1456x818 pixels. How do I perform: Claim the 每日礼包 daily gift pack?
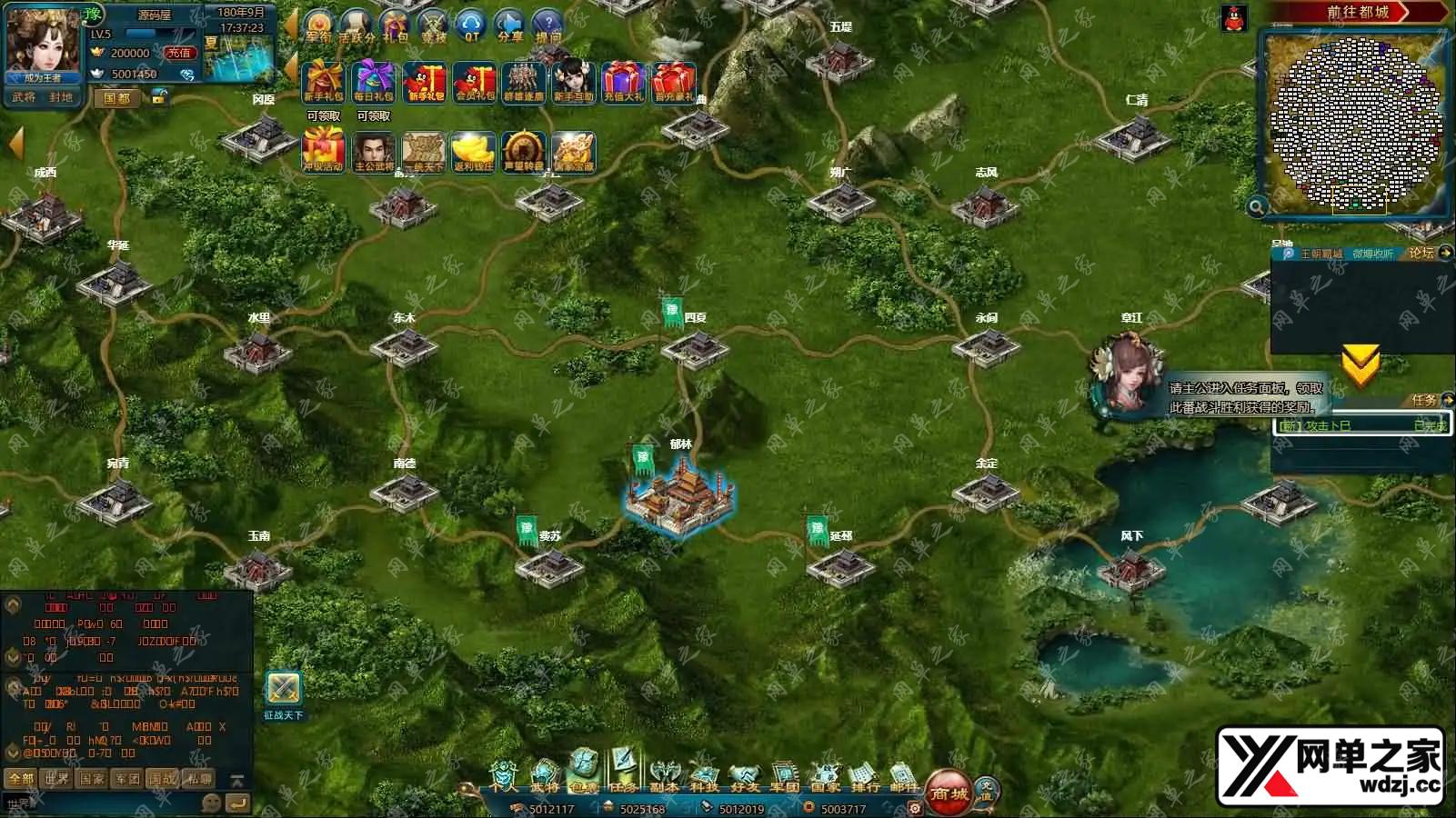click(x=373, y=82)
